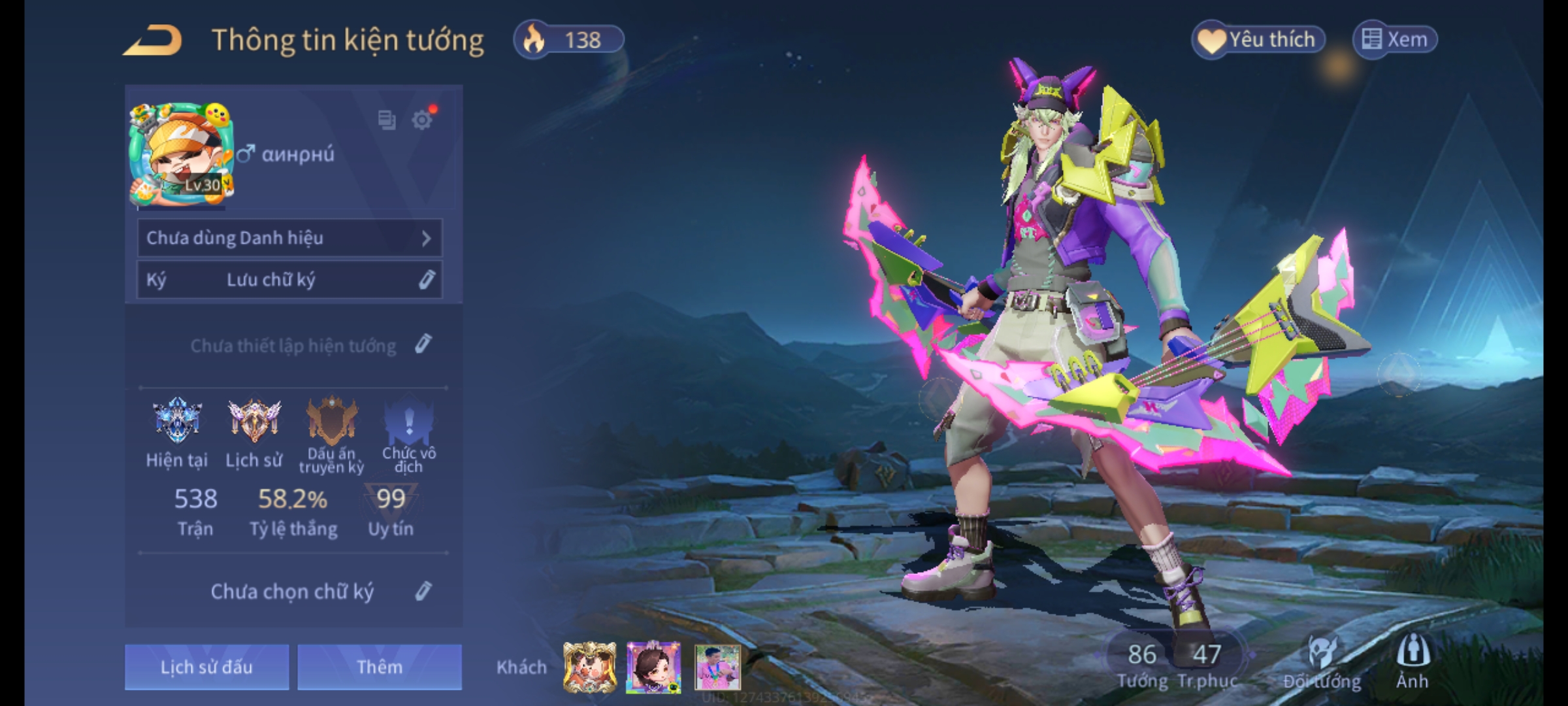This screenshot has height=706, width=1568.
Task: Open the Ảnh photo option
Action: (1413, 662)
